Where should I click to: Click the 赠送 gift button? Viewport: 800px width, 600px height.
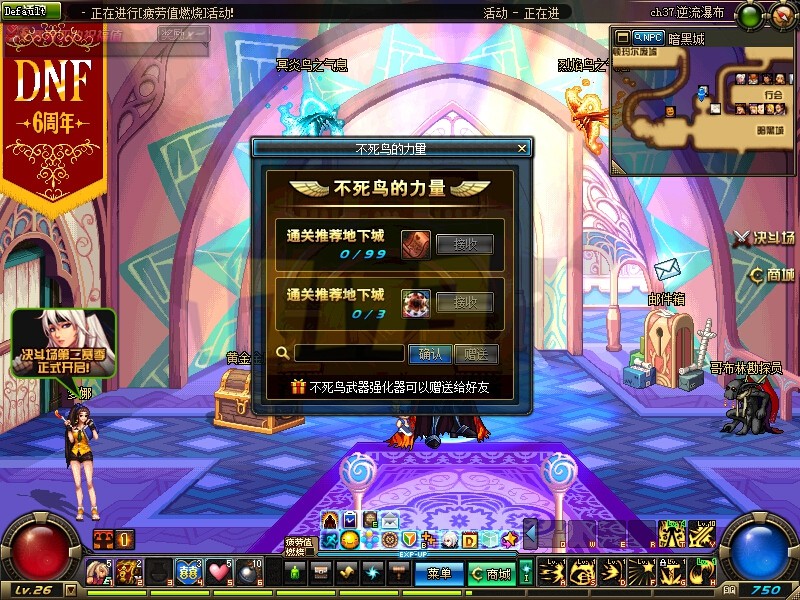point(475,353)
